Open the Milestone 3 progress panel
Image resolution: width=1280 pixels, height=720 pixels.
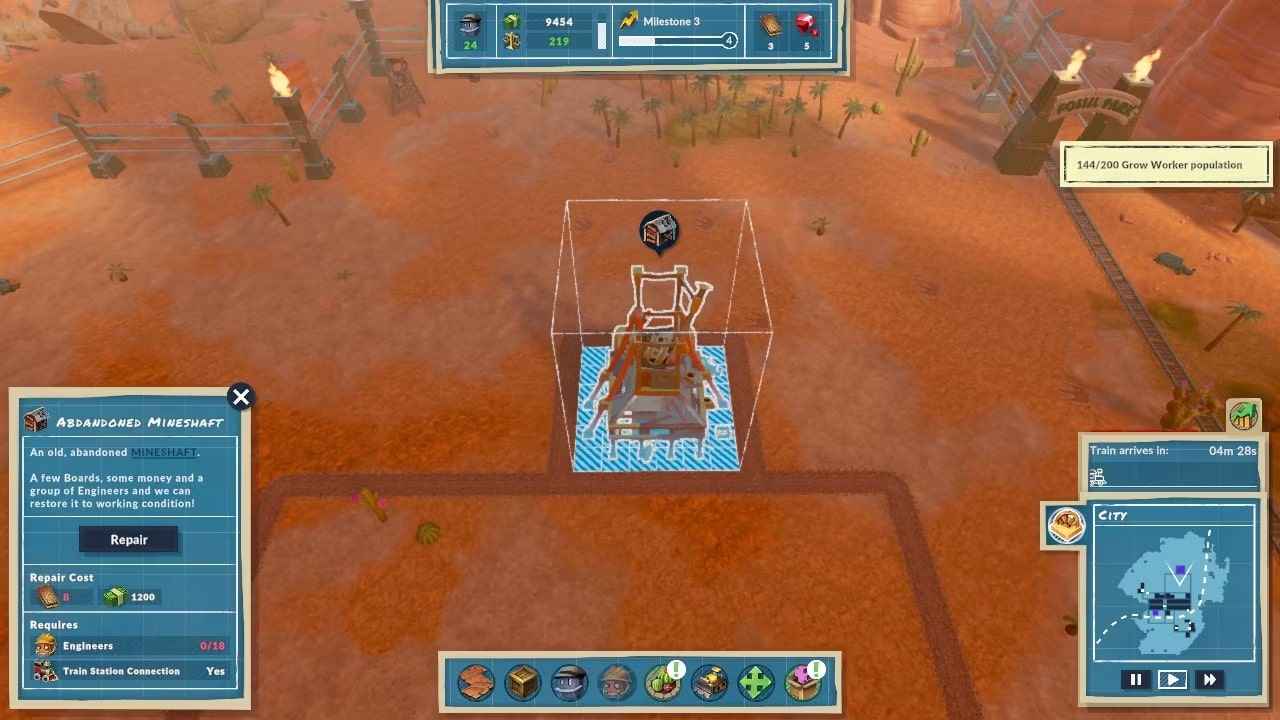677,31
